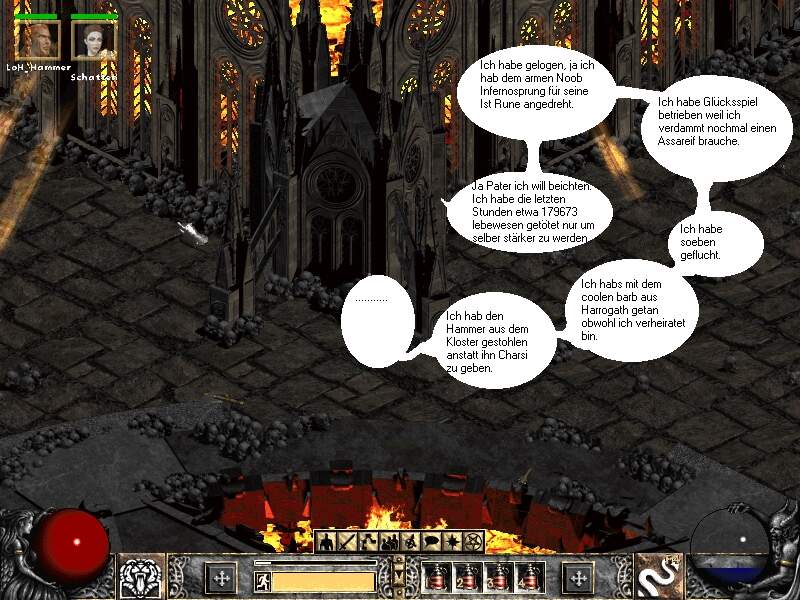The image size is (801, 600).
Task: Select the right-click skill button with white serpent
Action: pos(659,577)
